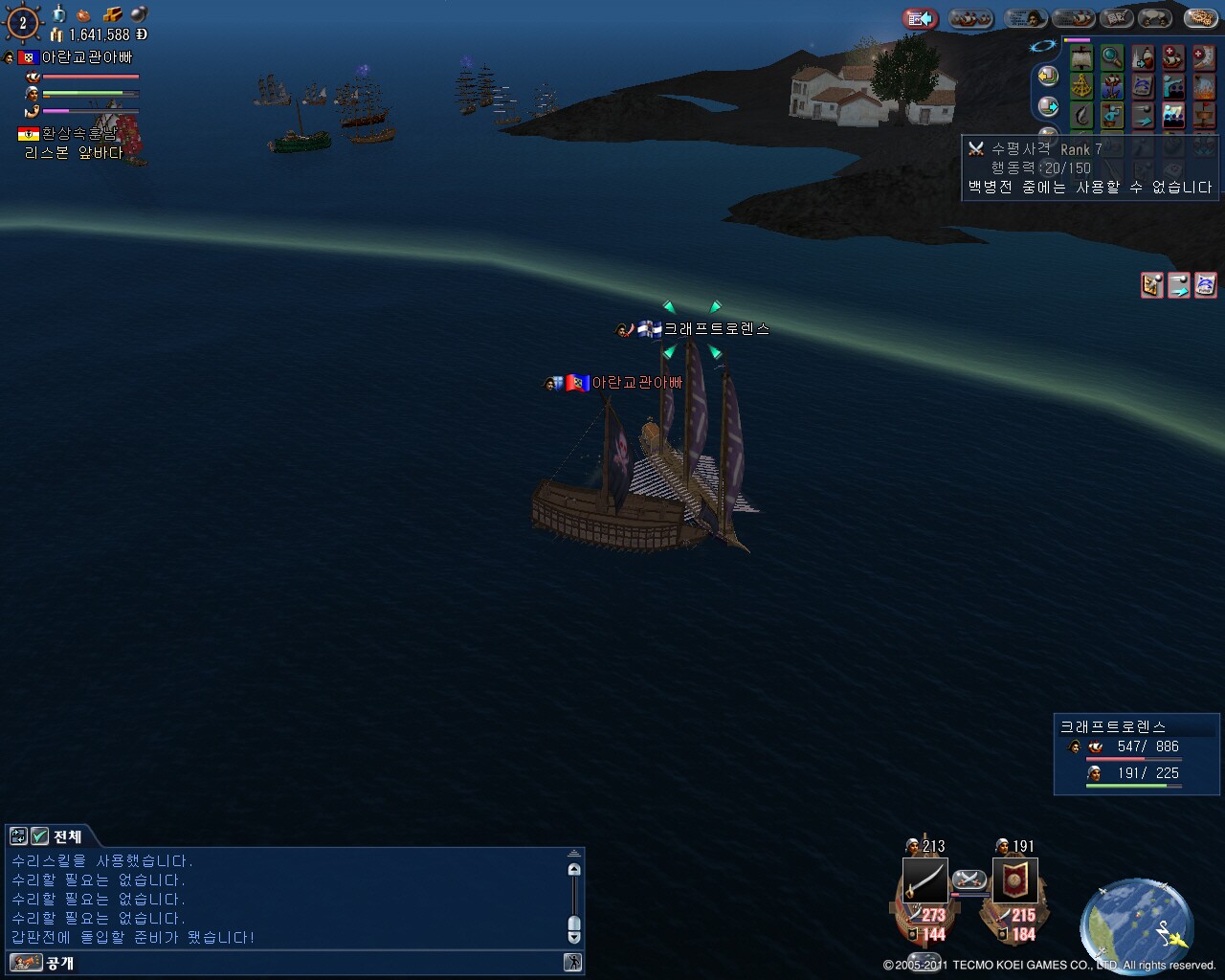Click the crossed sabers melee button
This screenshot has height=980, width=1225.
coord(969,879)
